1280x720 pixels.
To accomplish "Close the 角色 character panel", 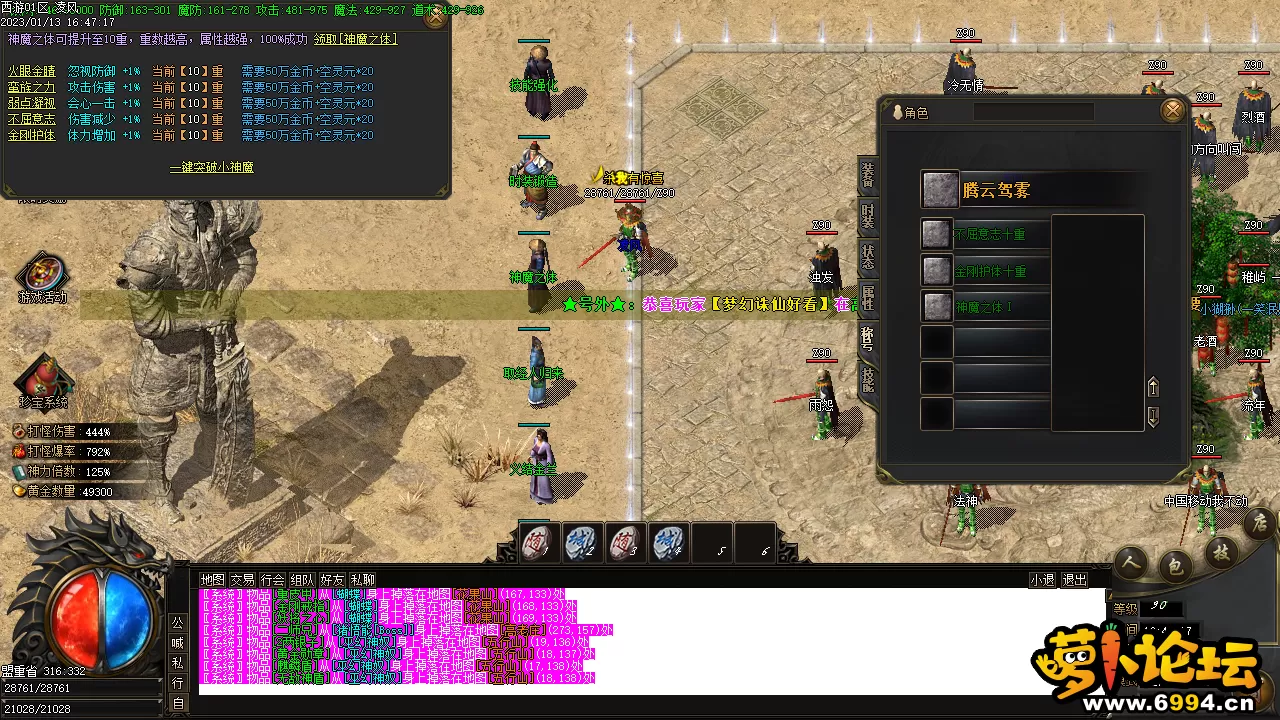I will coord(1172,110).
